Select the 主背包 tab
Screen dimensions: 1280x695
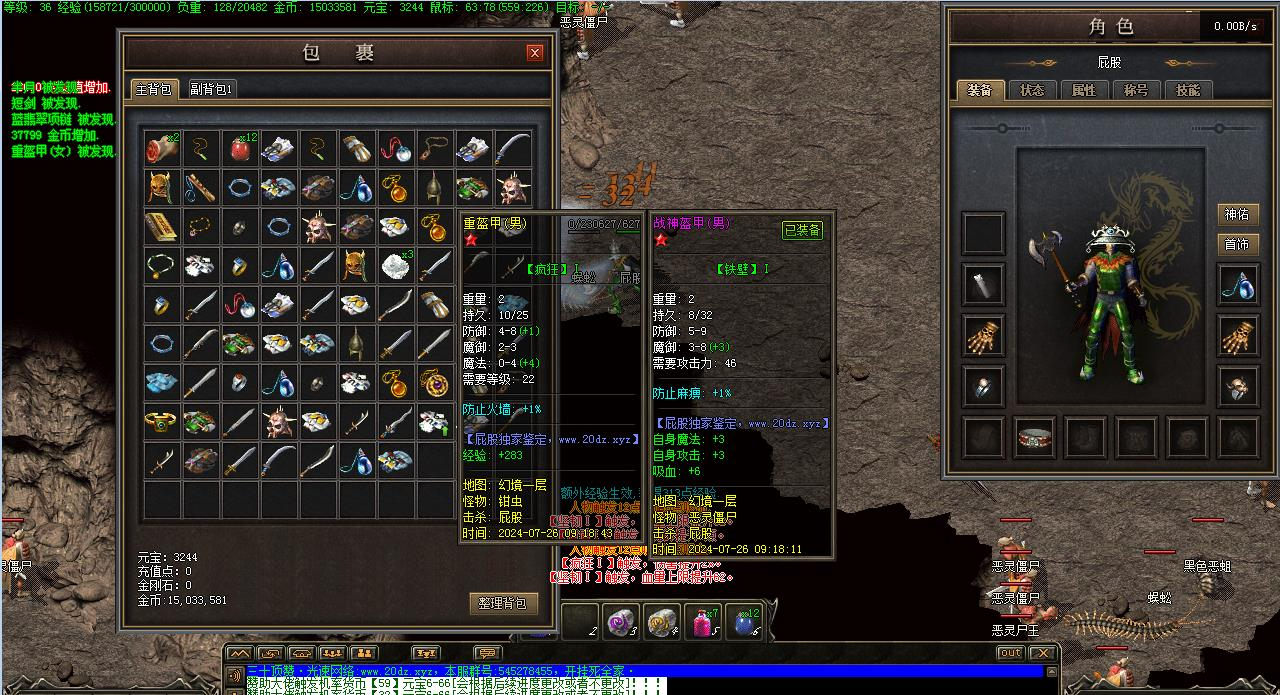coord(154,89)
